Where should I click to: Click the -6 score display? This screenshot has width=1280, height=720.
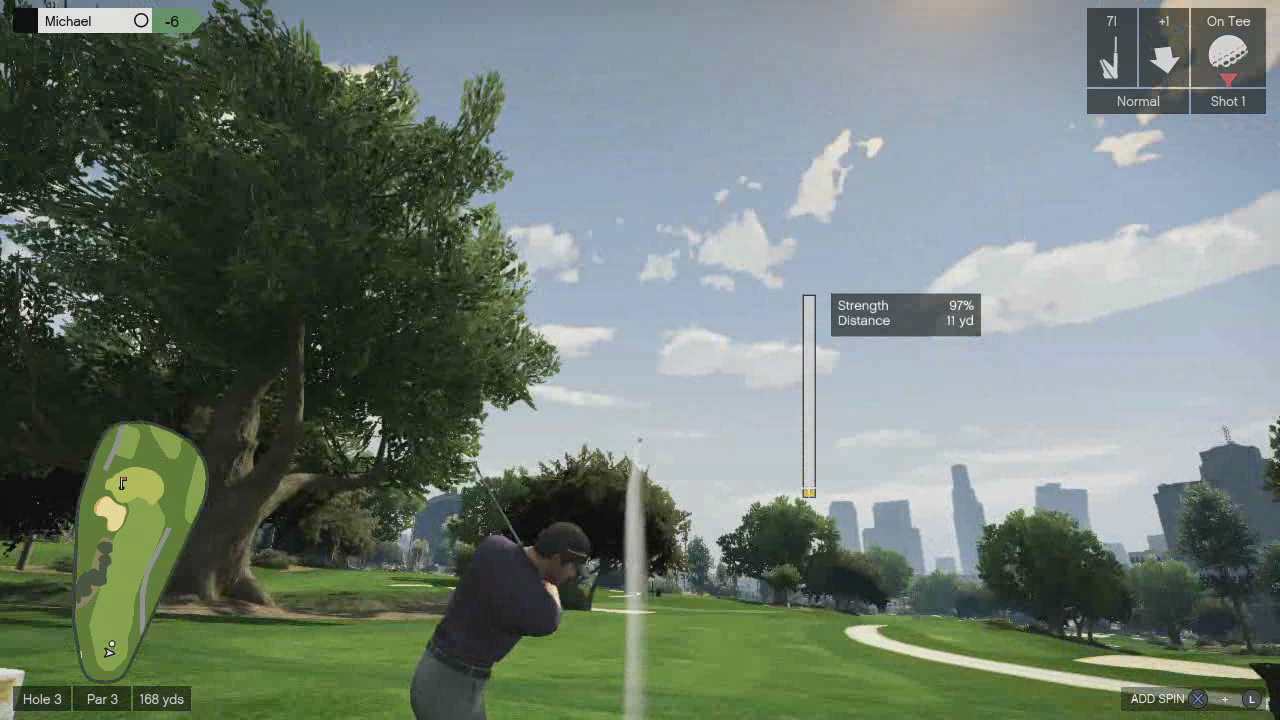point(173,20)
